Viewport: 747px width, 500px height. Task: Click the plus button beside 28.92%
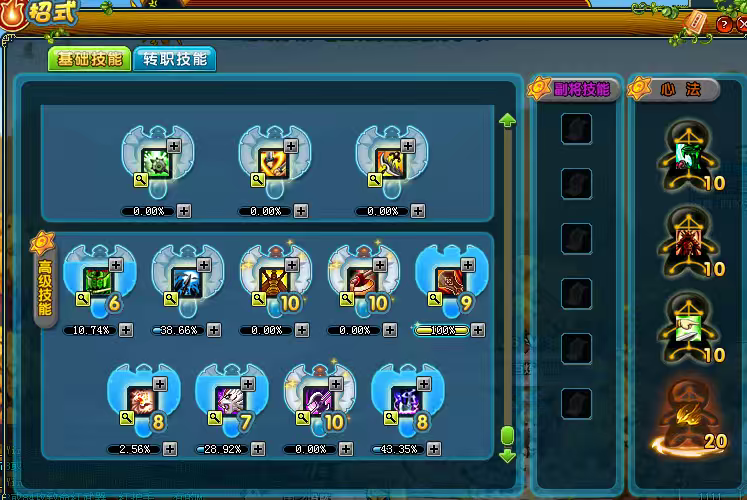258,449
